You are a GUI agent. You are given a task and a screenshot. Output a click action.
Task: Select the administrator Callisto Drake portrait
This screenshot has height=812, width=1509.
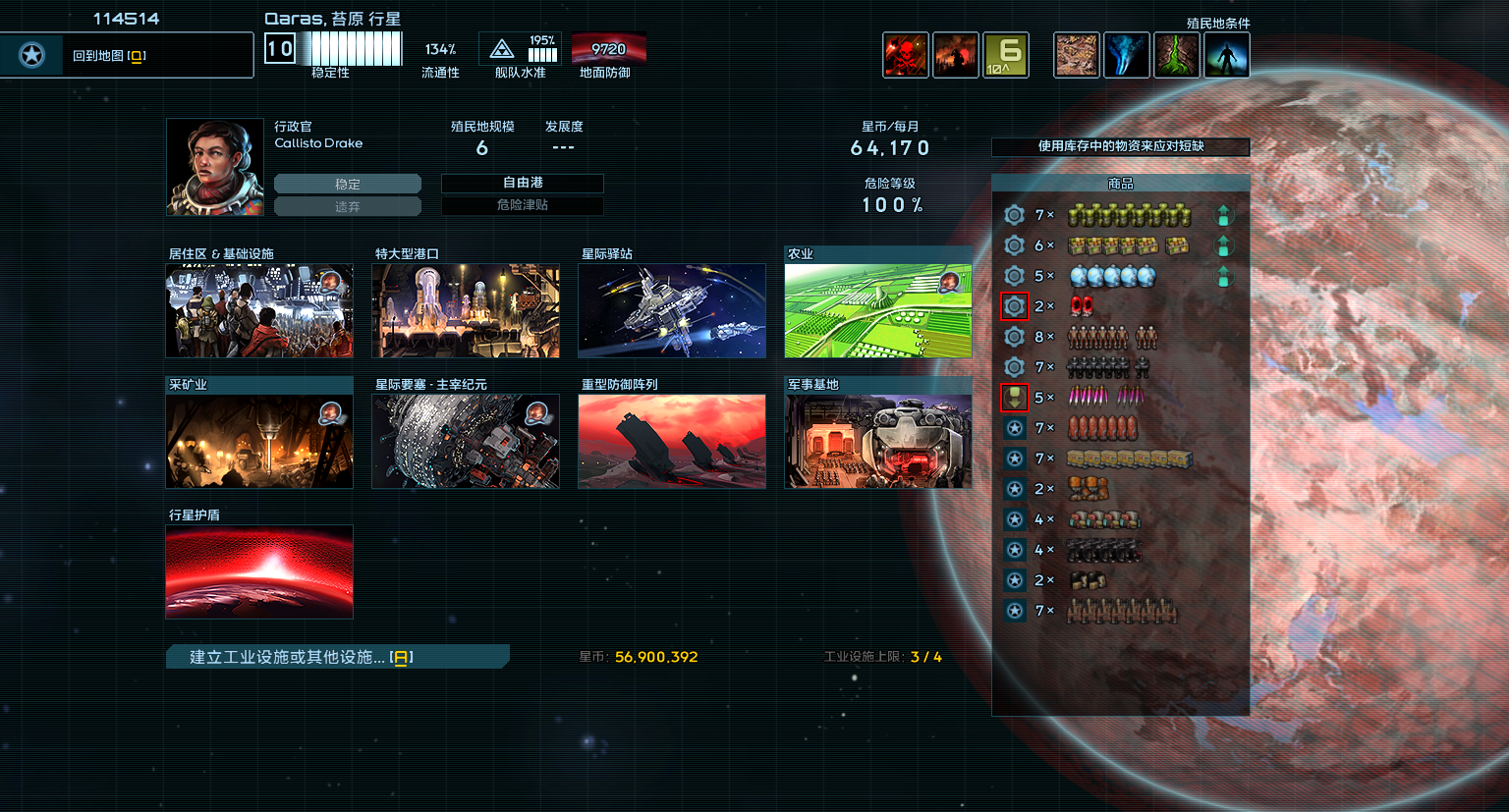pyautogui.click(x=215, y=167)
